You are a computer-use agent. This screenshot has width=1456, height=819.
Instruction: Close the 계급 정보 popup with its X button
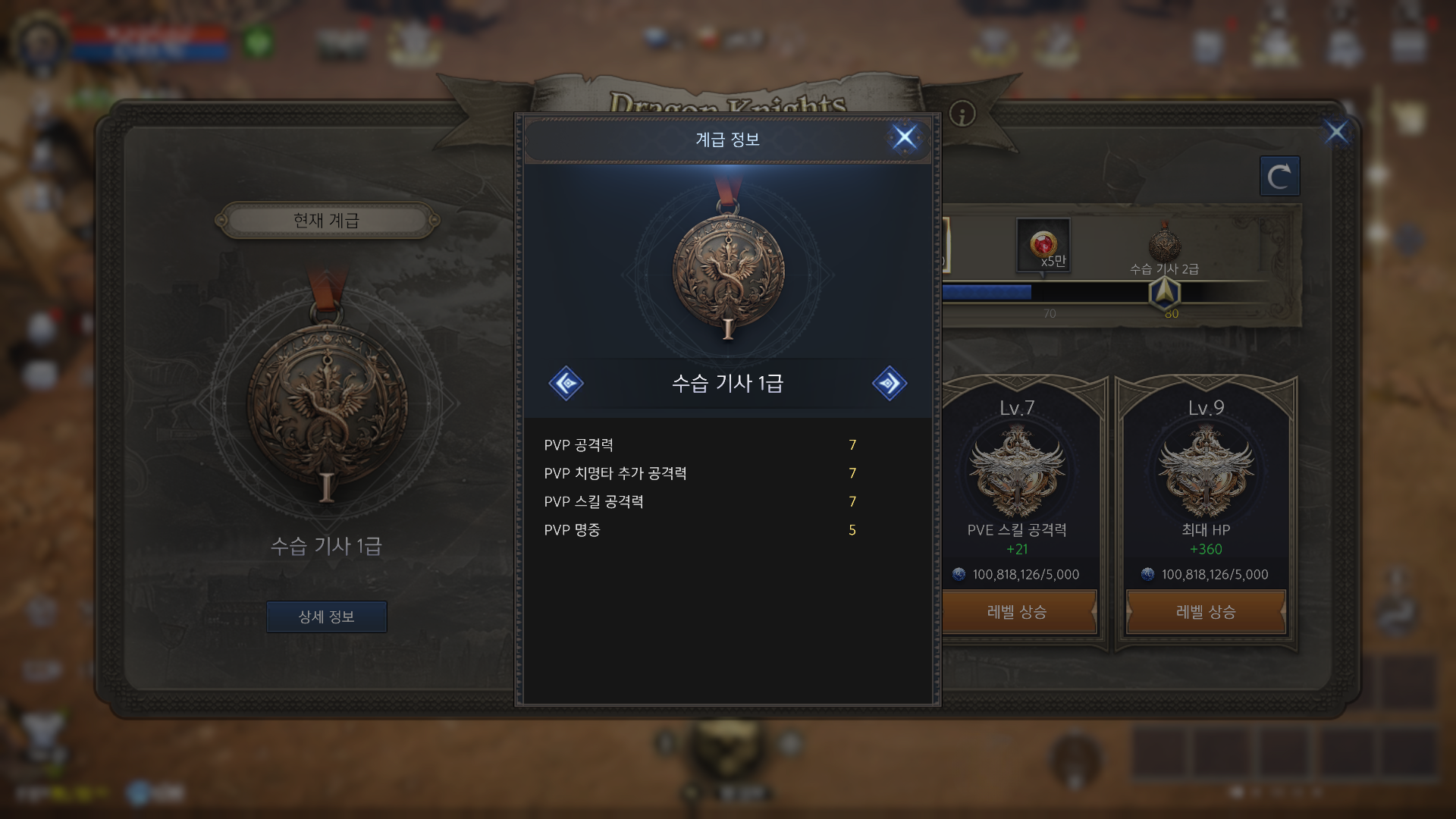tap(904, 137)
